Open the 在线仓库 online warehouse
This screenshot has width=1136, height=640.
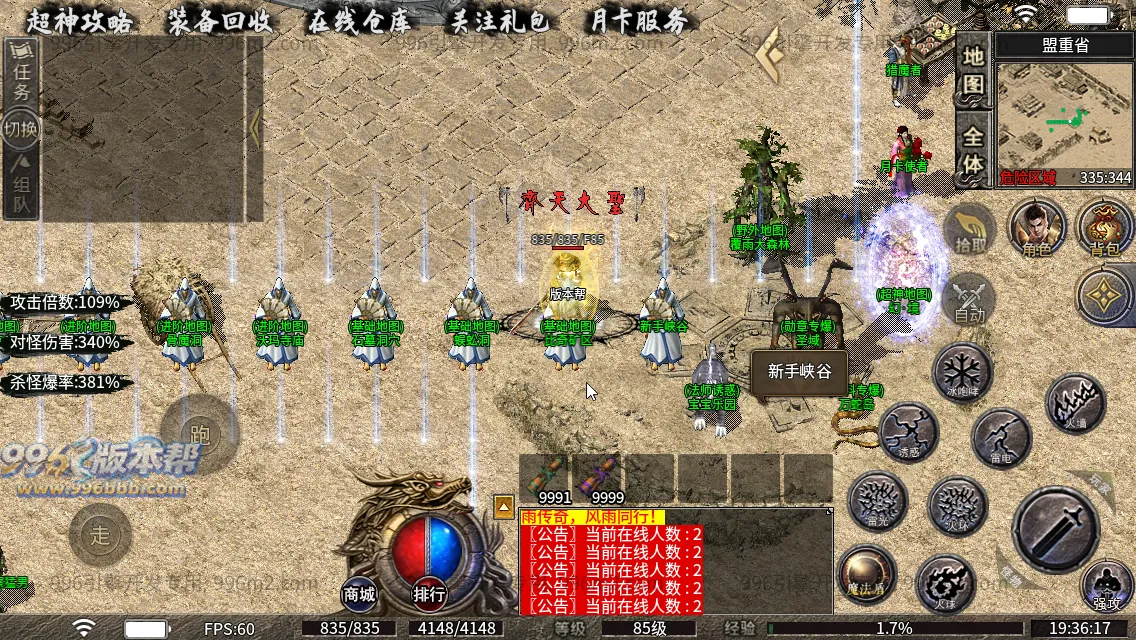pos(357,21)
